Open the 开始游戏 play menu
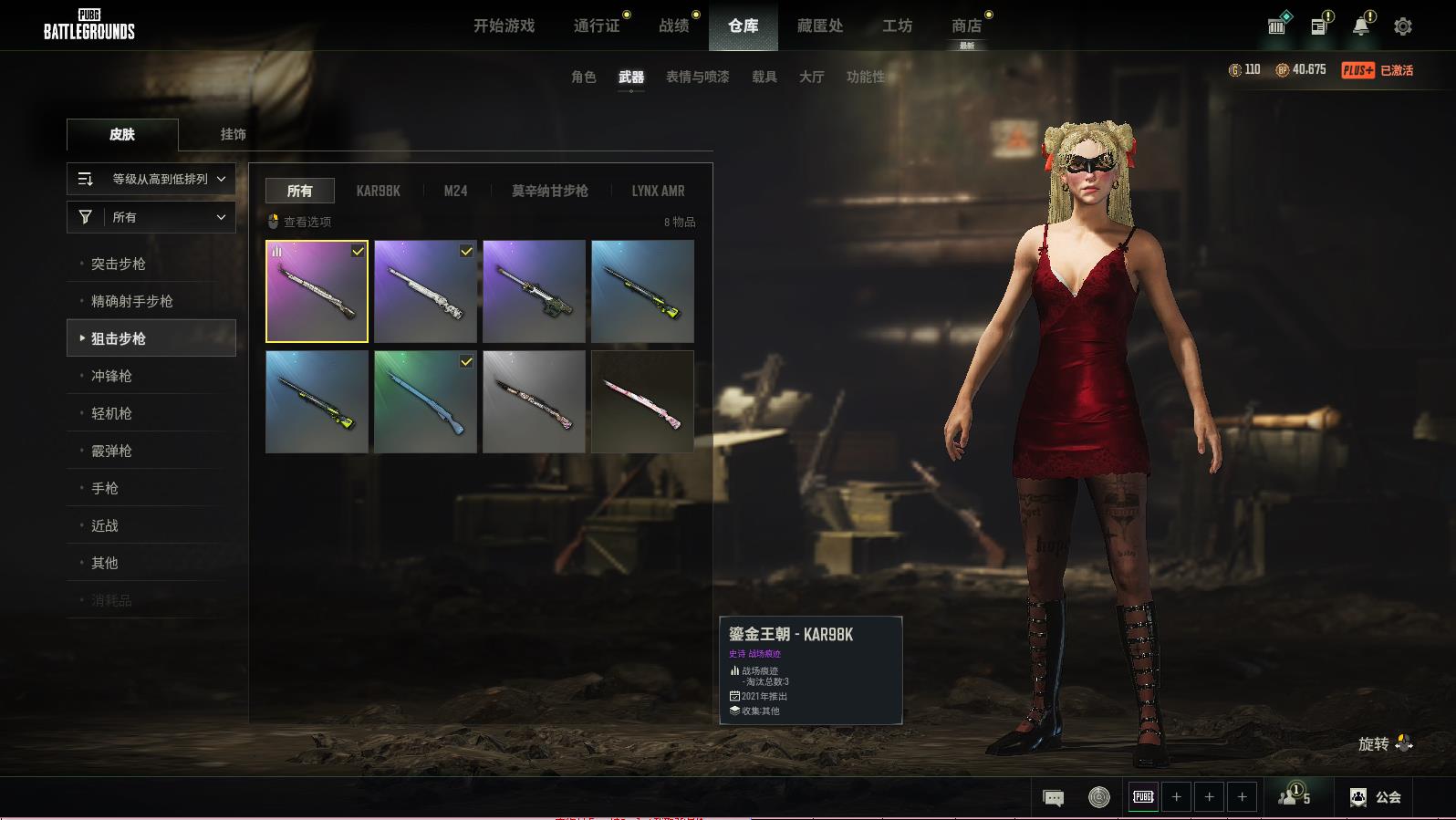Screen dimensions: 1456x820 pos(504,26)
